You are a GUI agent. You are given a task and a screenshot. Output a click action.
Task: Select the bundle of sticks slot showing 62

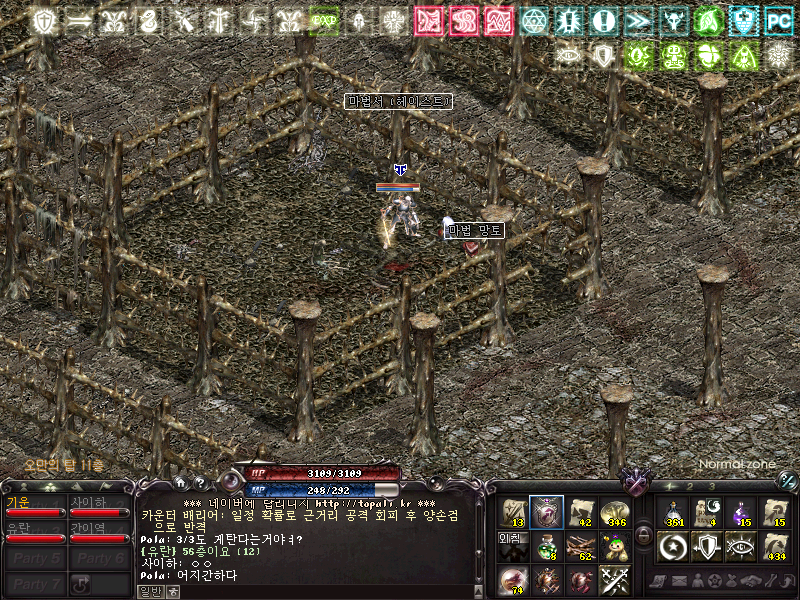click(x=581, y=545)
